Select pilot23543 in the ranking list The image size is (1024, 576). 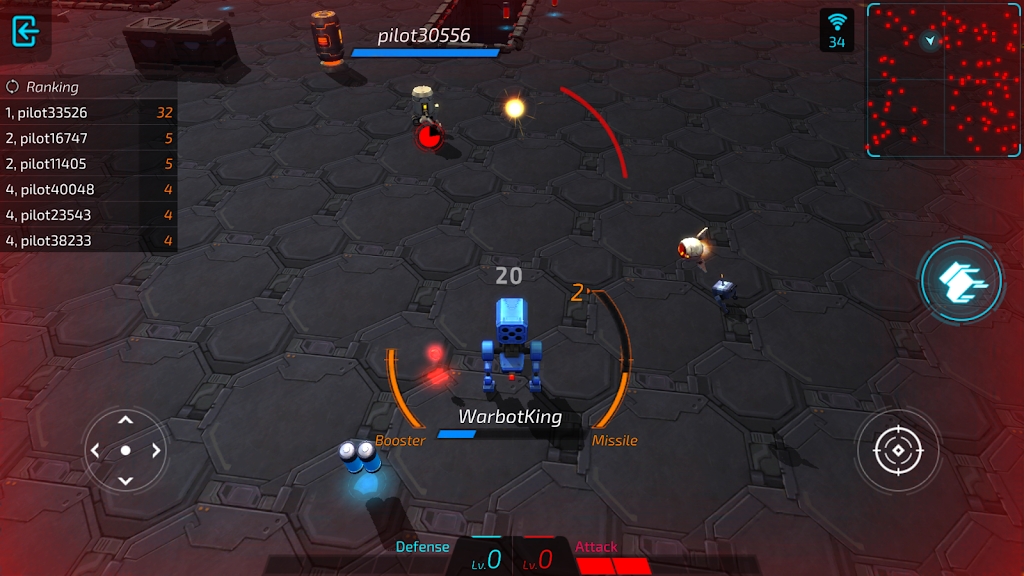pyautogui.click(x=88, y=215)
